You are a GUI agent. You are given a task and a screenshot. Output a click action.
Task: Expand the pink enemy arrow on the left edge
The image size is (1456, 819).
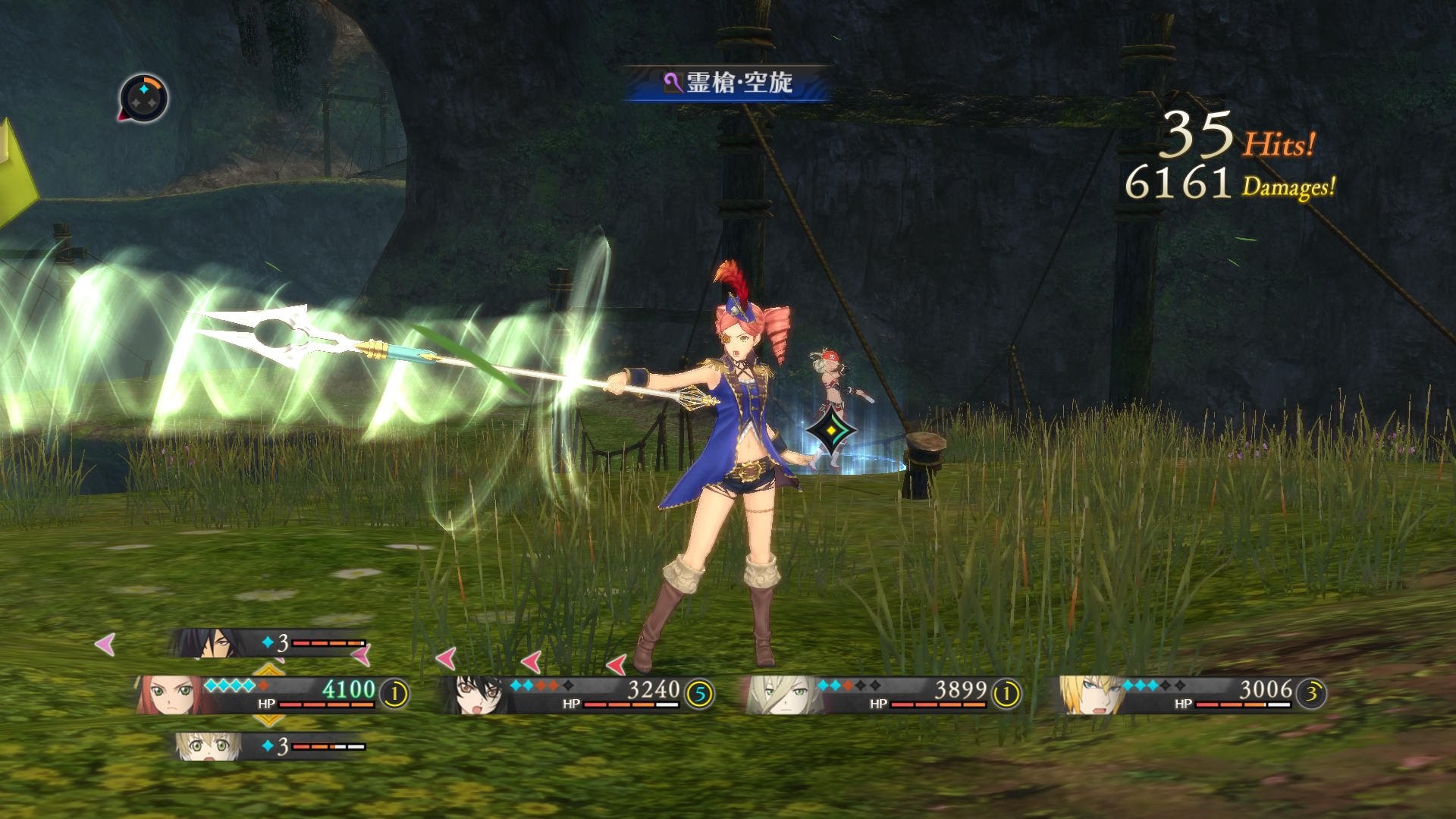[x=102, y=643]
